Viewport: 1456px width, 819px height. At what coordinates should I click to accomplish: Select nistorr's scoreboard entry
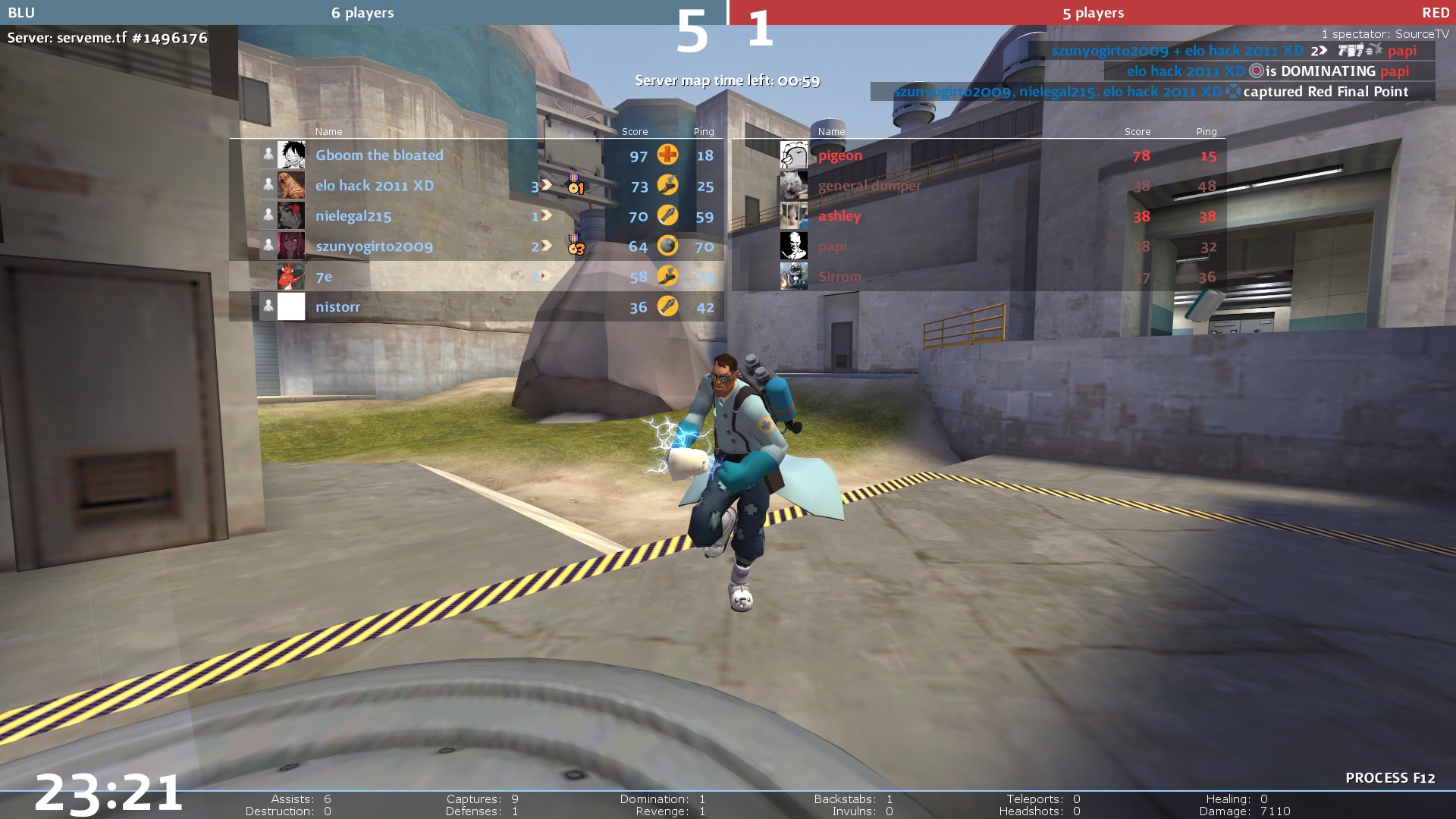[x=337, y=307]
